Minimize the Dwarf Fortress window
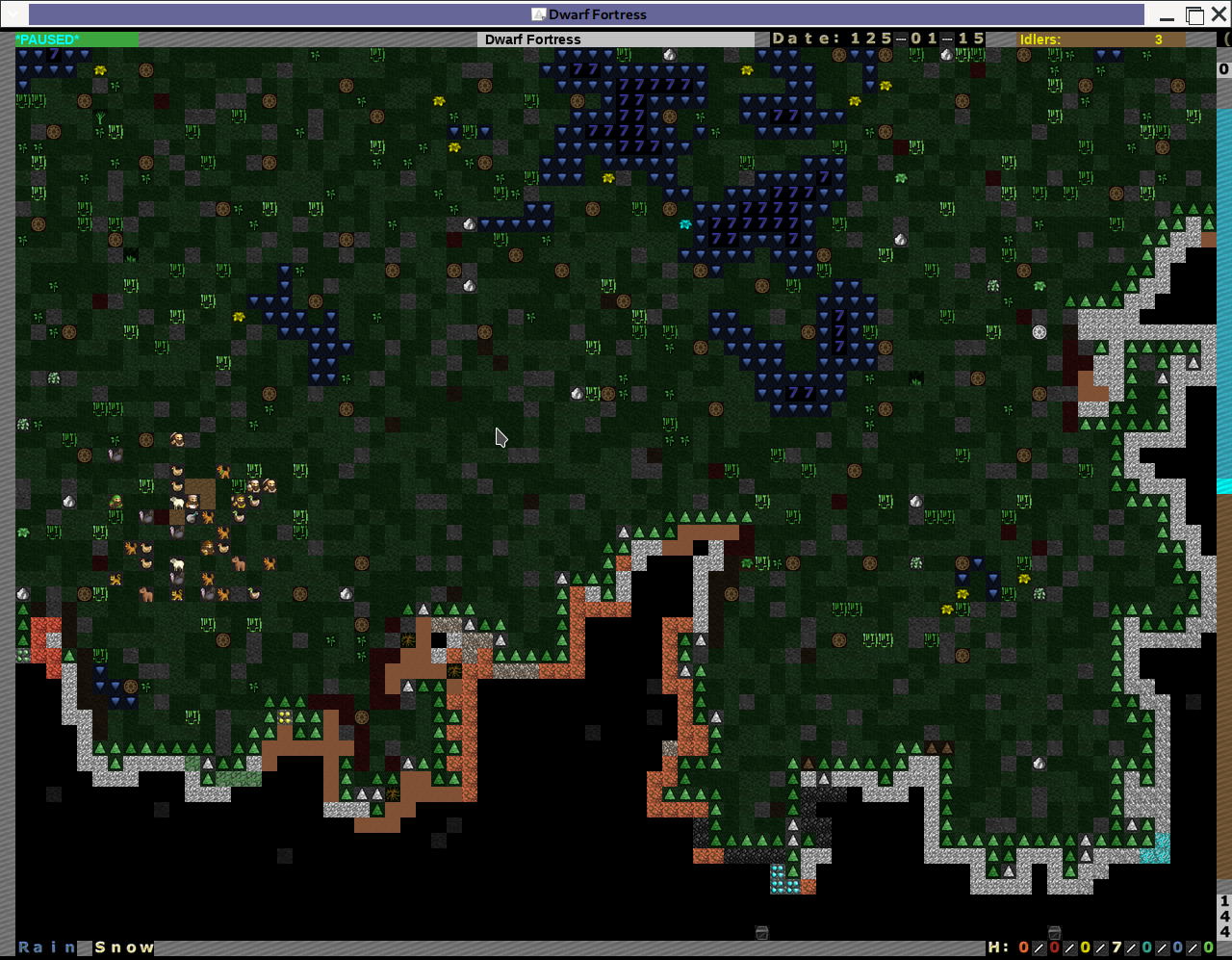This screenshot has width=1232, height=960. point(1168,15)
